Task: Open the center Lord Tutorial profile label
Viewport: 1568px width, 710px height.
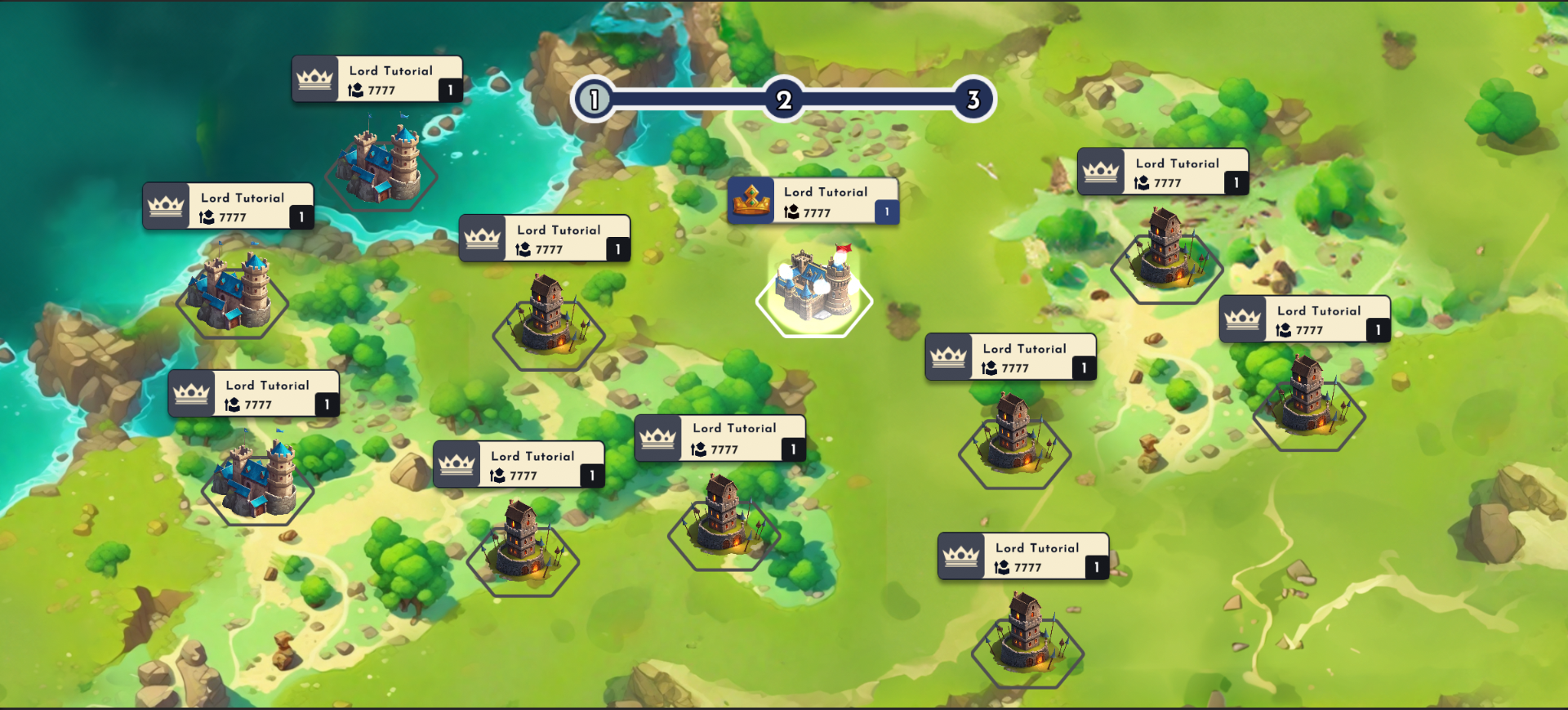Action: (825, 191)
